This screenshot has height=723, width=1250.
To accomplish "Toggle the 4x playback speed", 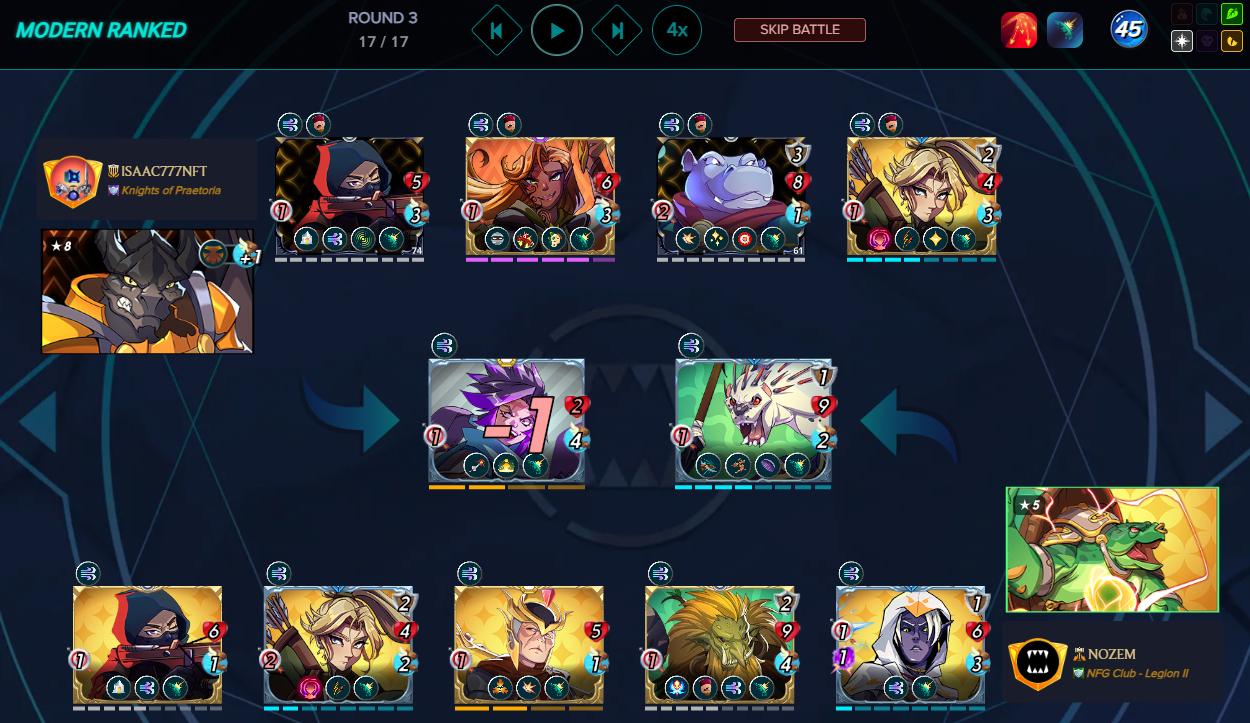I will click(677, 30).
